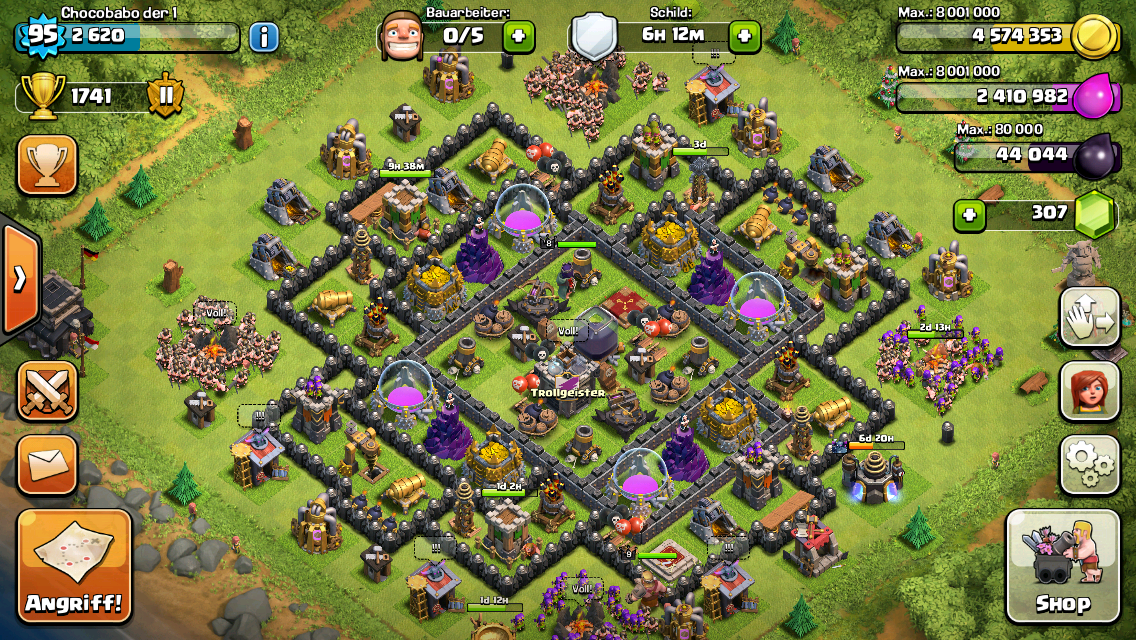Screen dimensions: 1136x640
Task: Open the settings gear menu
Action: (x=1089, y=465)
